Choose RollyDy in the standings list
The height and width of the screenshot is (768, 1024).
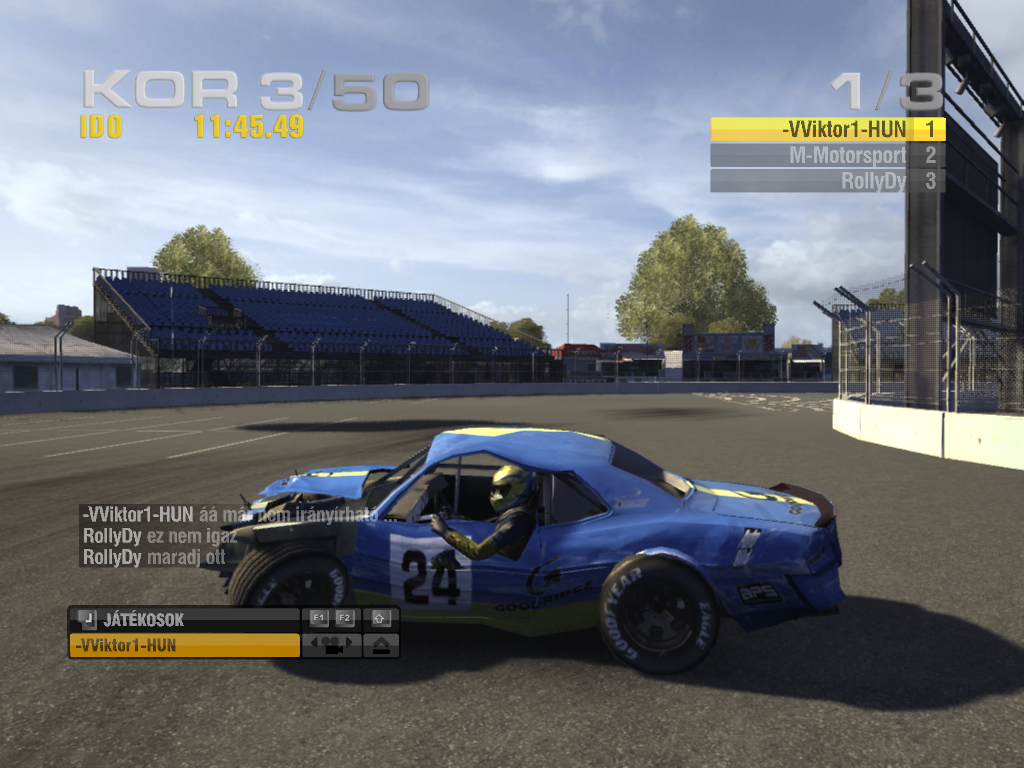tap(827, 181)
